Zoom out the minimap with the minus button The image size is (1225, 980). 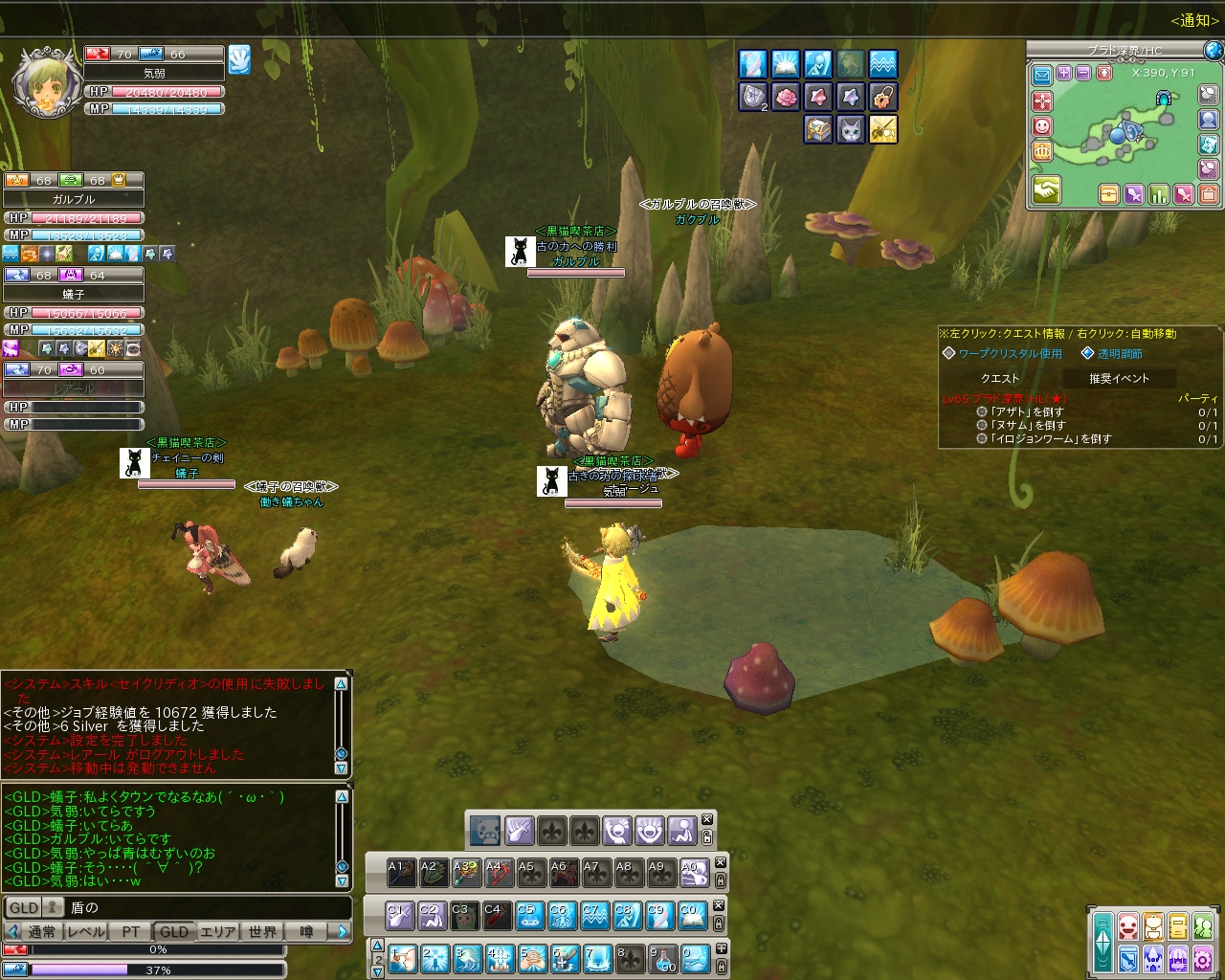(1083, 74)
